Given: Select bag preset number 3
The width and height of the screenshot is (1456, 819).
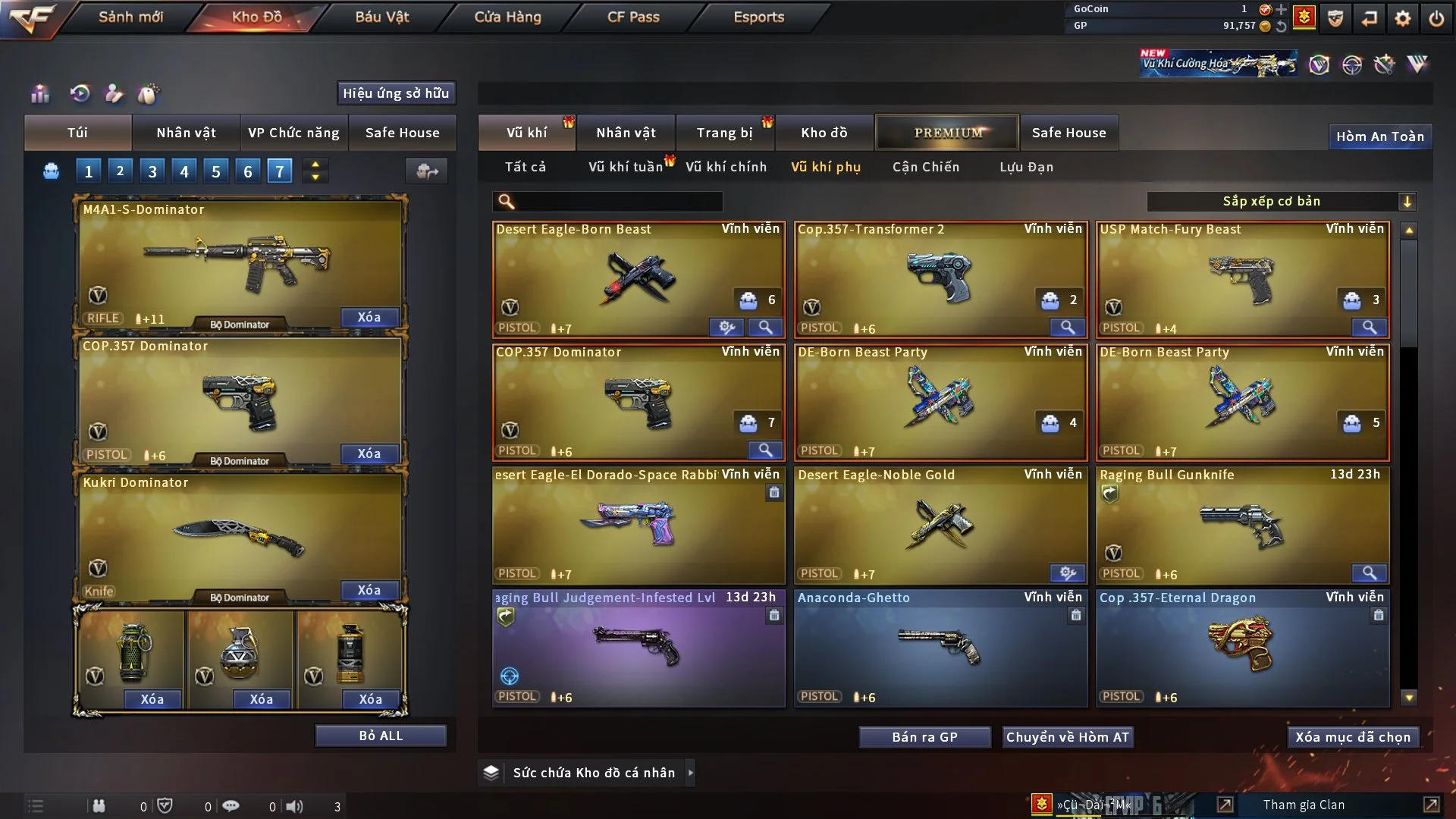Looking at the screenshot, I should (152, 171).
